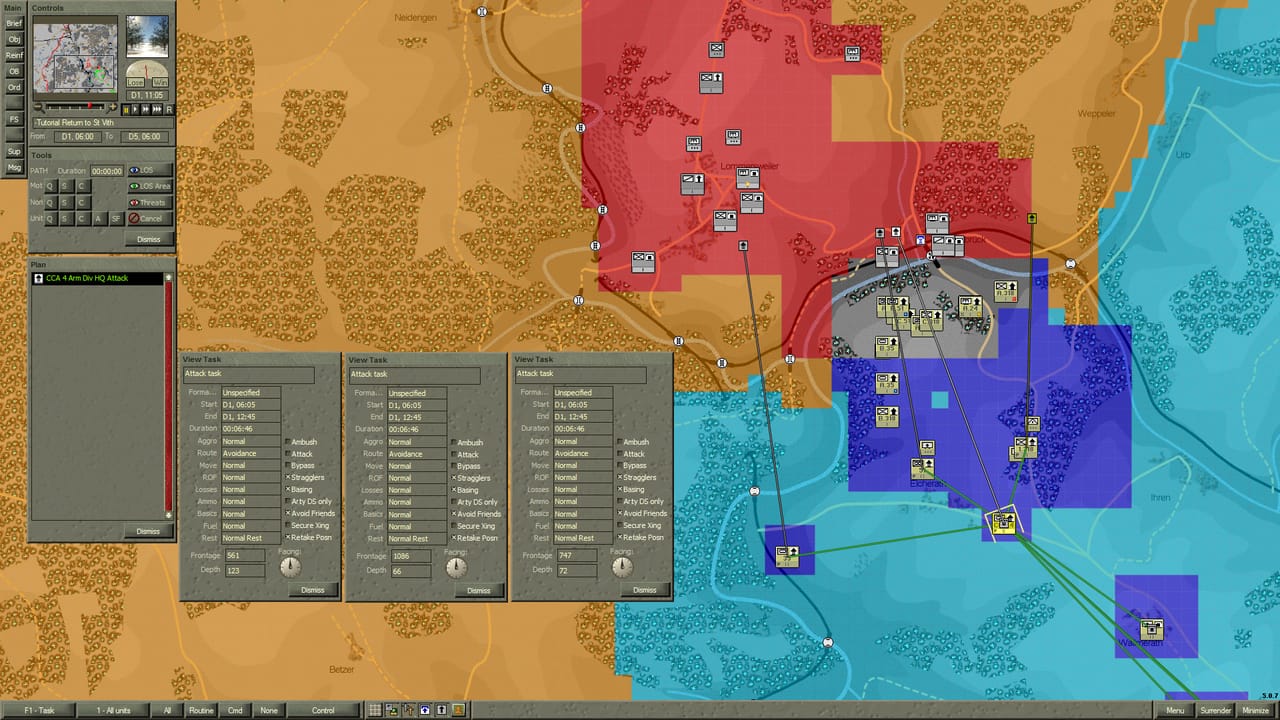
Task: Dismiss the Tools panel
Action: (x=149, y=239)
